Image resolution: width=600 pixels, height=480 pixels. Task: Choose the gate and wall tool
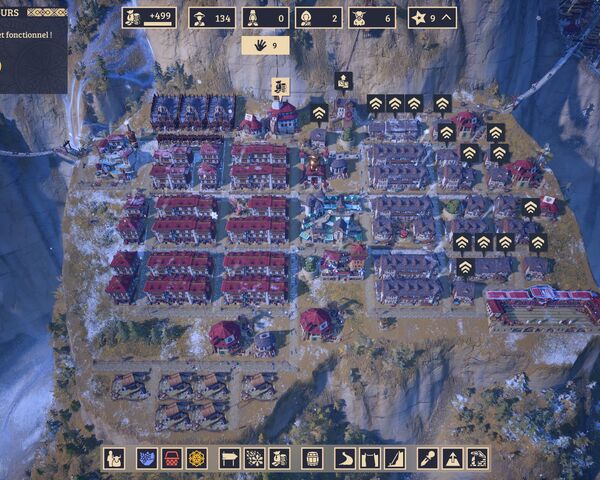click(x=370, y=458)
